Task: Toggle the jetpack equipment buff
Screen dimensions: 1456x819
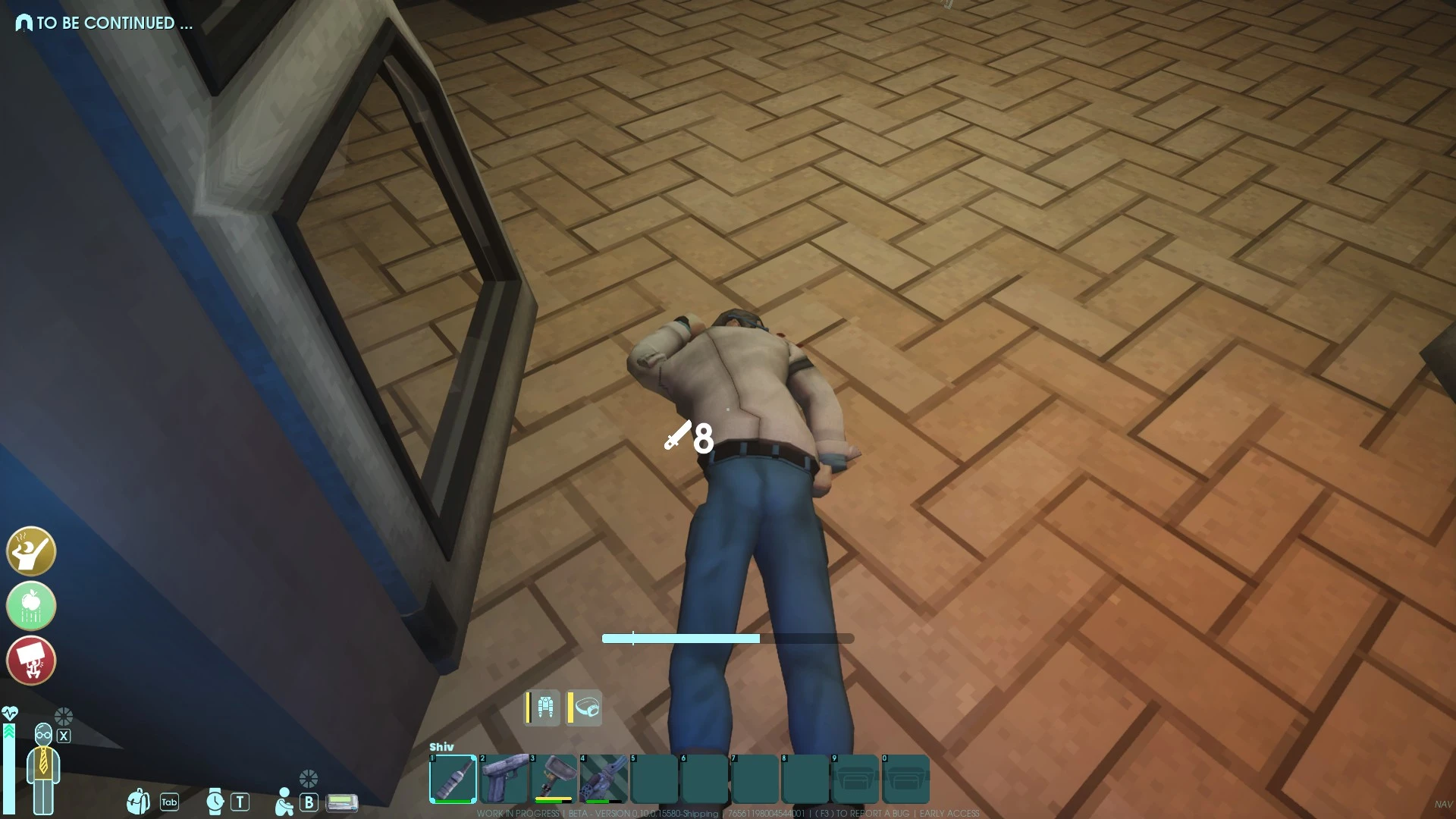Action: [543, 707]
